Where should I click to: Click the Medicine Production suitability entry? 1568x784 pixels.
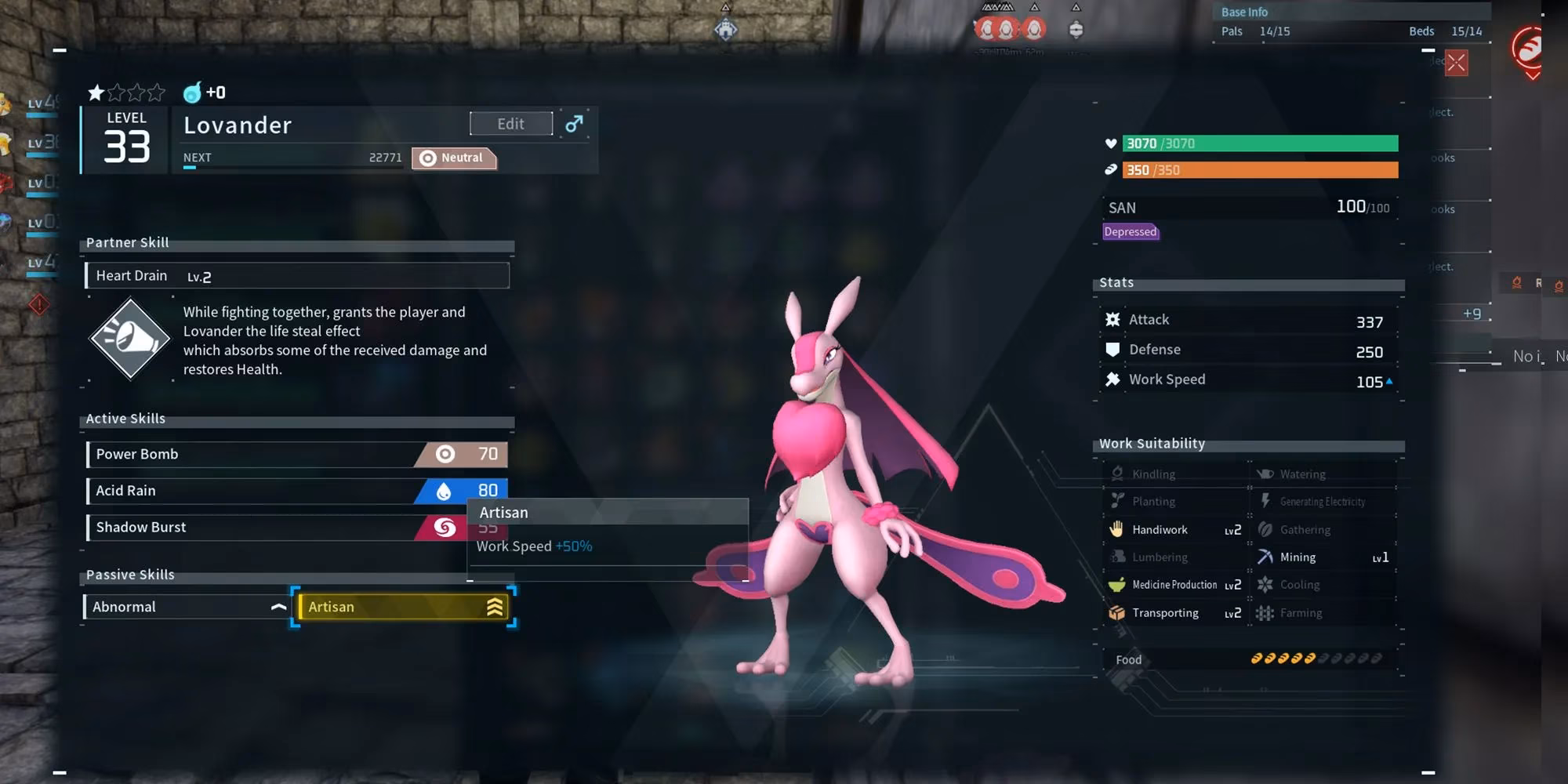click(1174, 585)
